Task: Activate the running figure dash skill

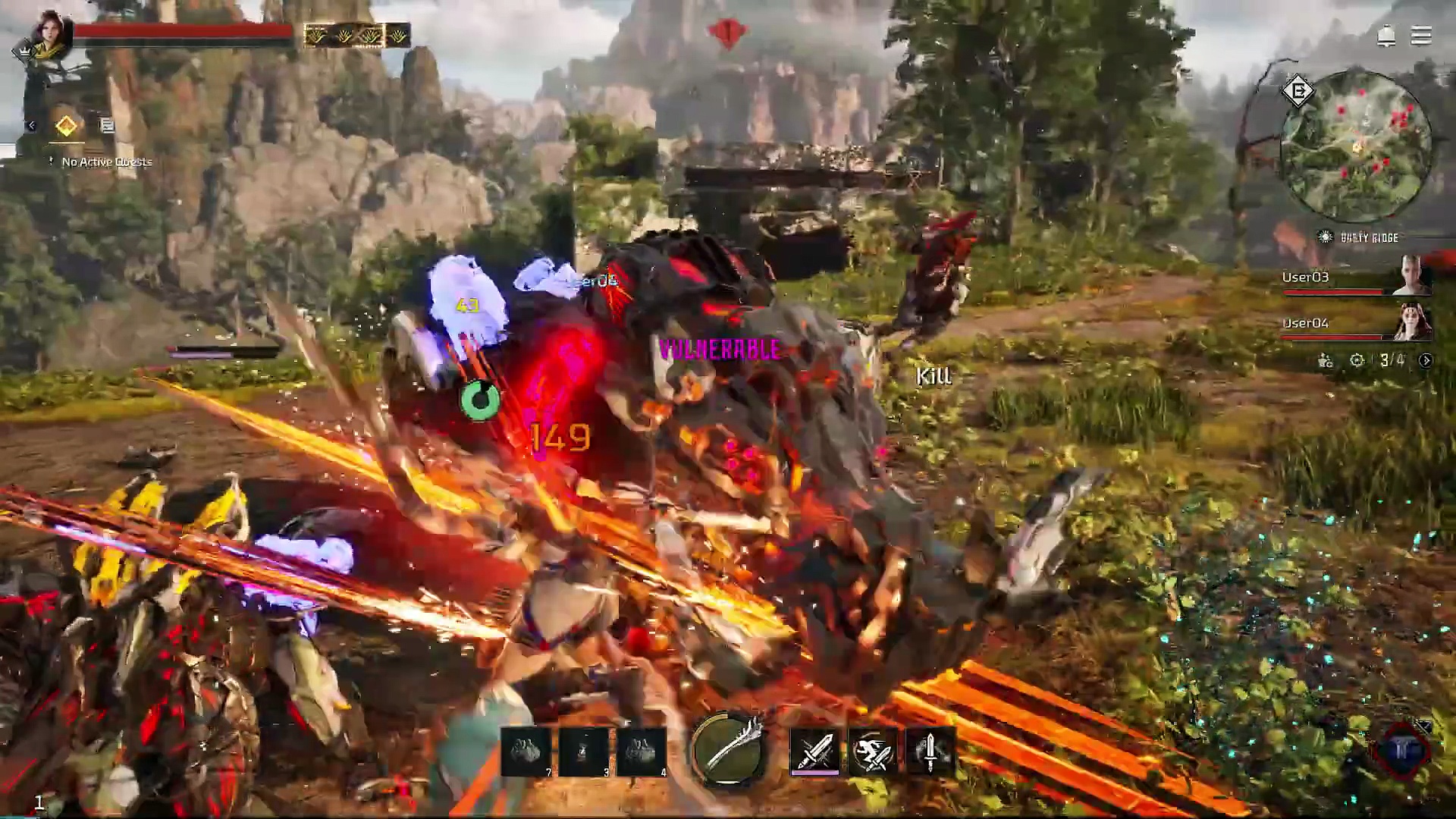Action: [x=872, y=751]
